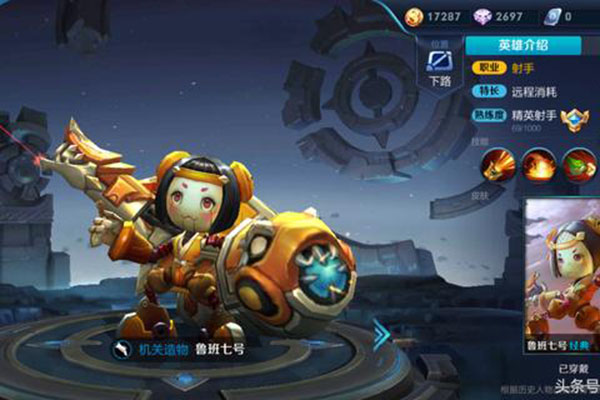Click the blue double-chevron arrow beside the hero
Viewport: 600px width, 400px height.
[x=381, y=335]
